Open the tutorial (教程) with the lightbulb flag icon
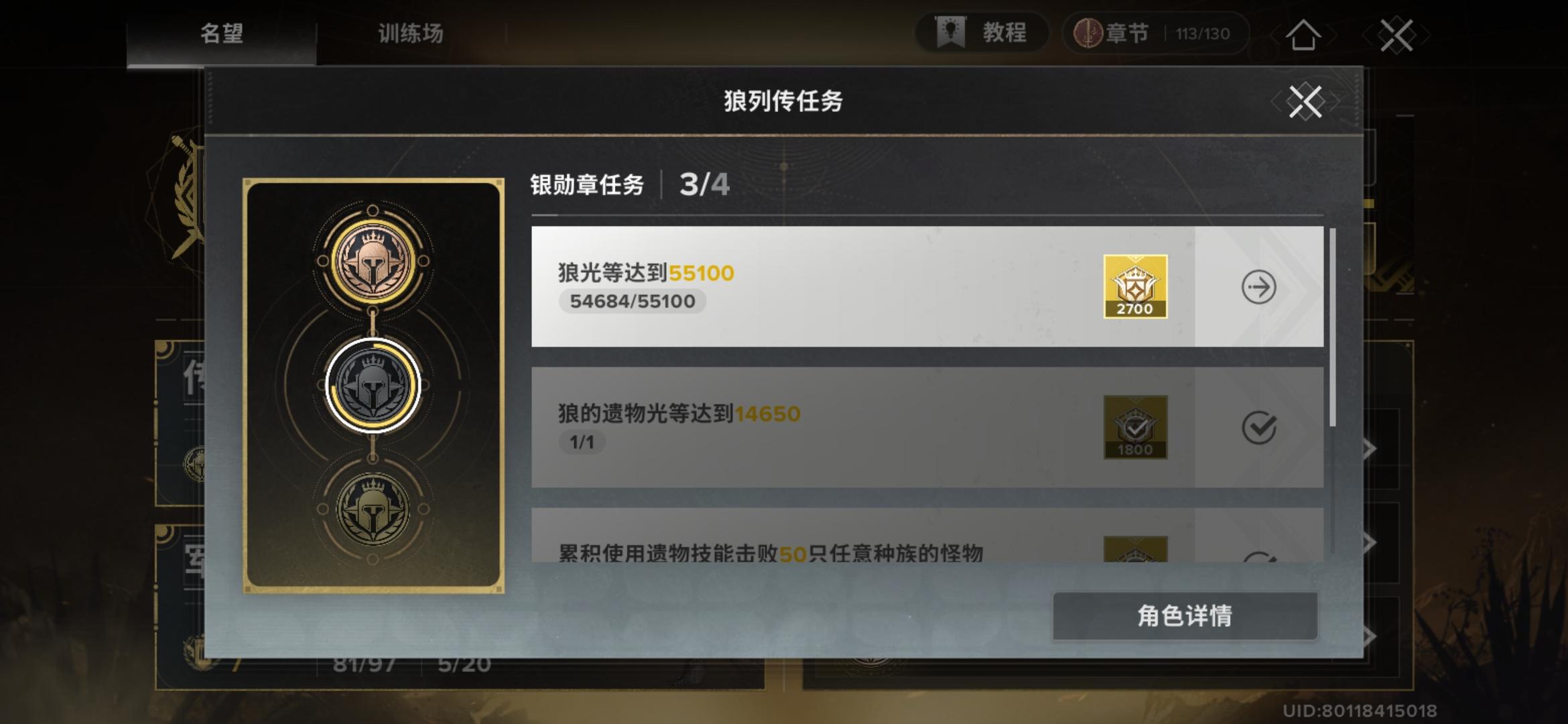This screenshot has width=1568, height=724. [982, 34]
